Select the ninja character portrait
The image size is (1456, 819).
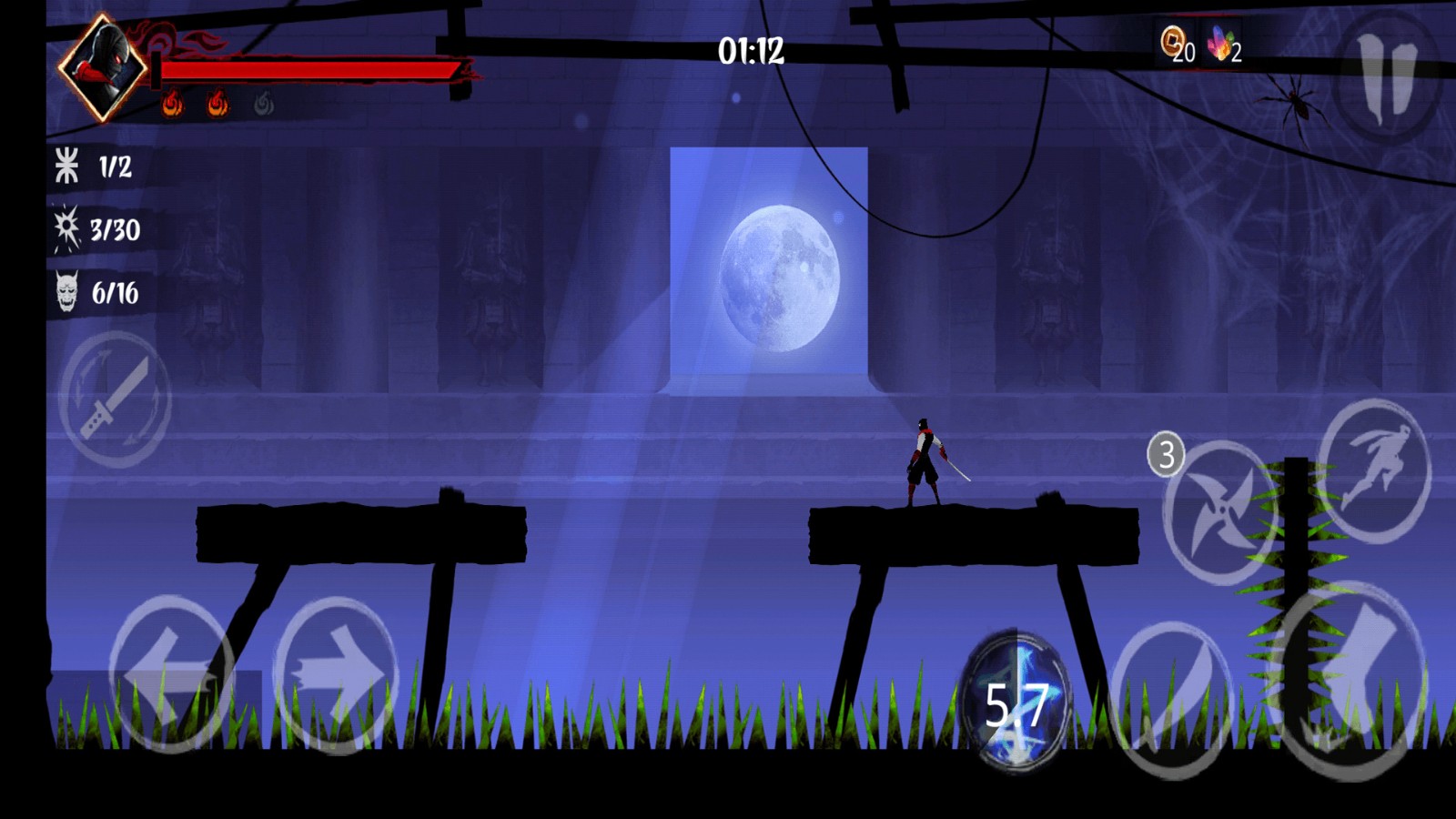tap(103, 66)
